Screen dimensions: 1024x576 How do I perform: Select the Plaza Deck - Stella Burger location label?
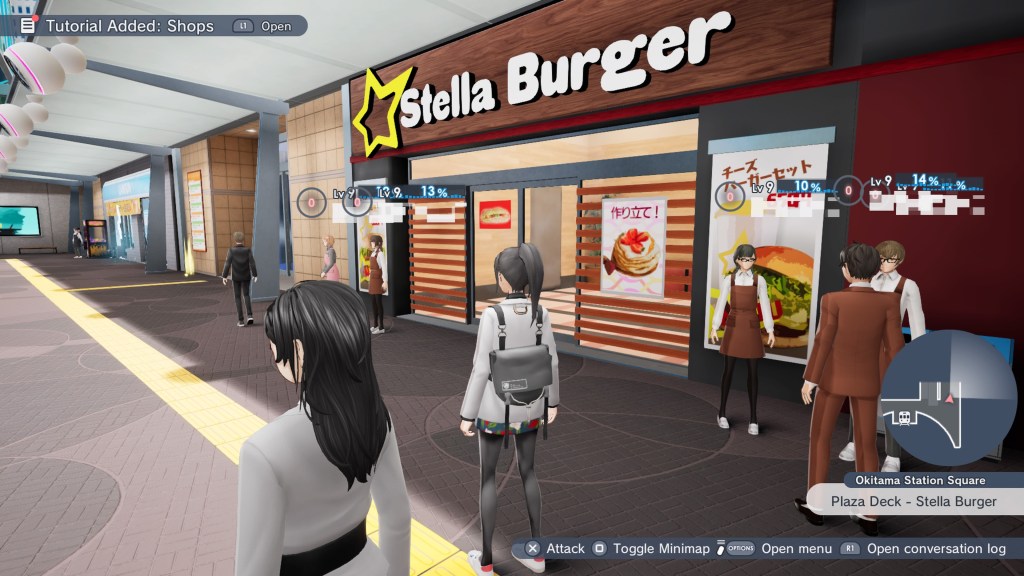tap(913, 502)
